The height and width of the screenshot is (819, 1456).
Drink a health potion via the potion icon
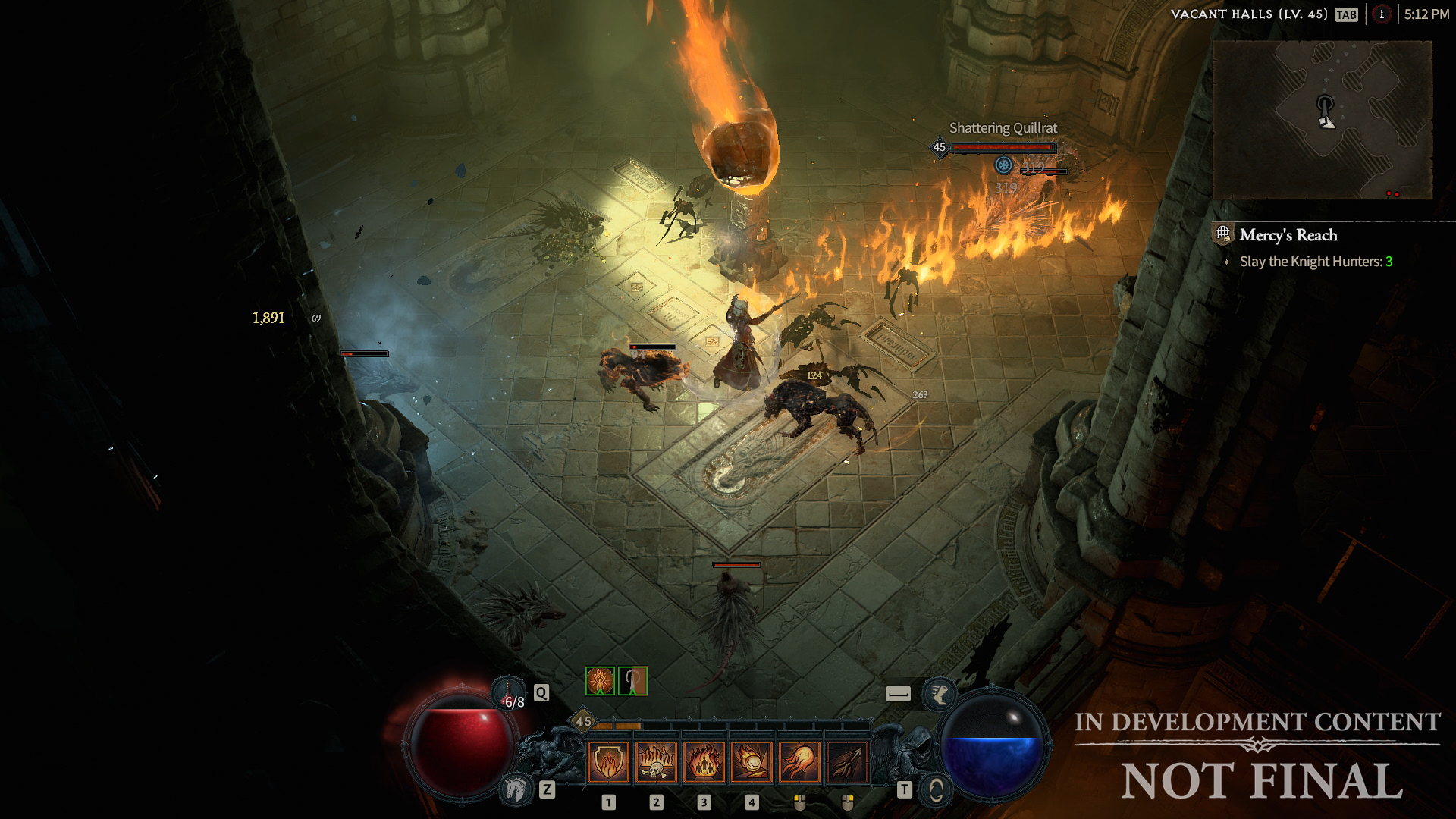(x=508, y=692)
